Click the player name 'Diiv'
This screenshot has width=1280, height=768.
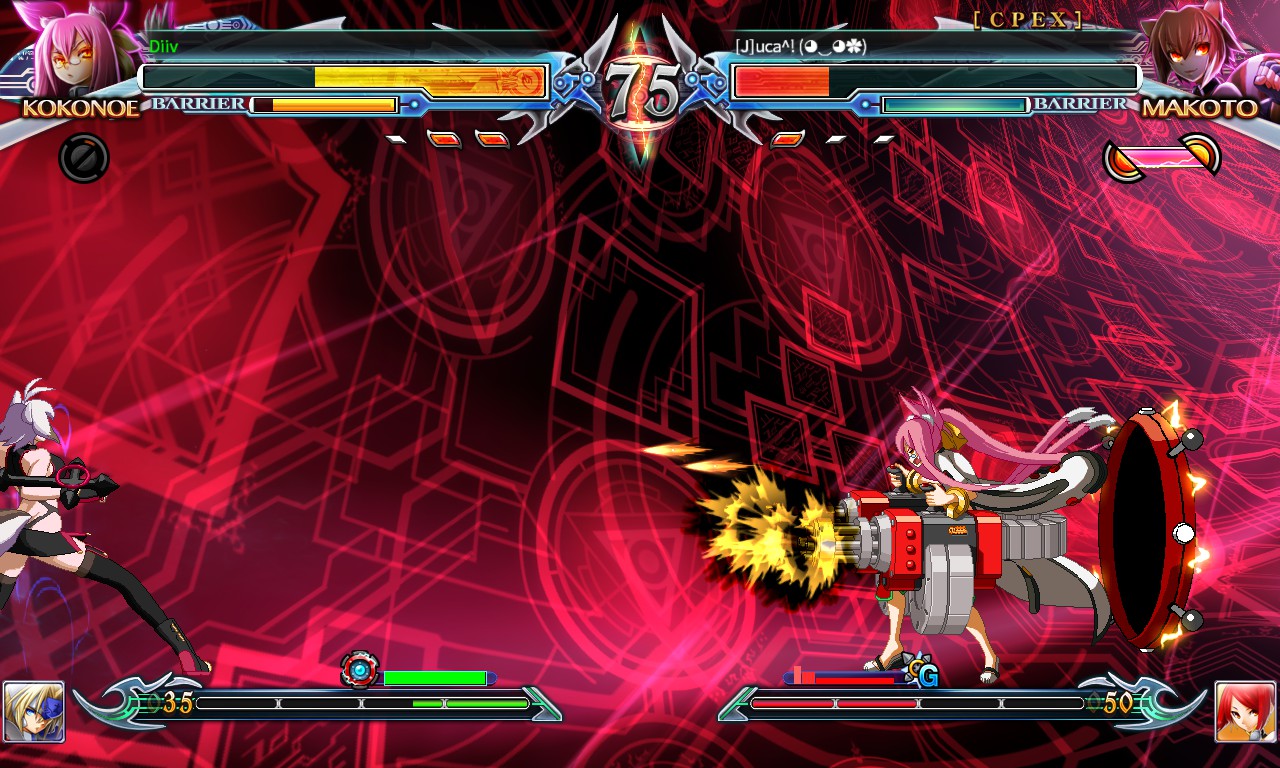click(165, 46)
